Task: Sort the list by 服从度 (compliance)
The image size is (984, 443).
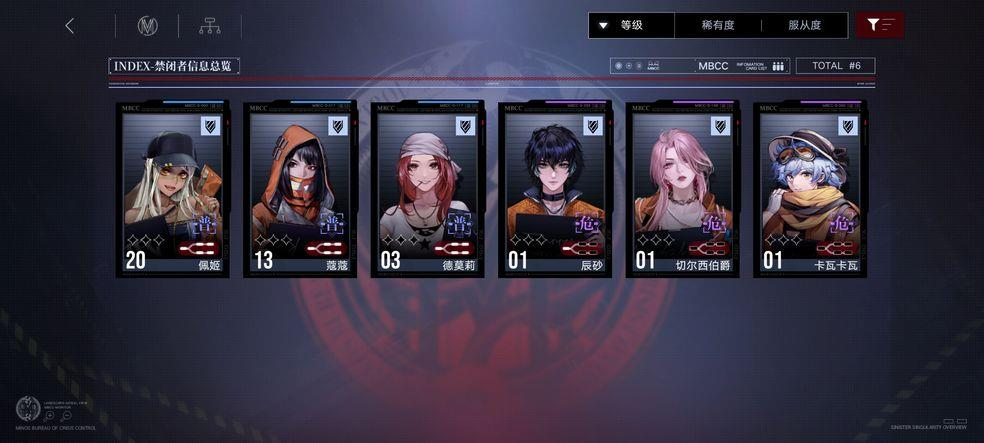Action: tap(804, 25)
